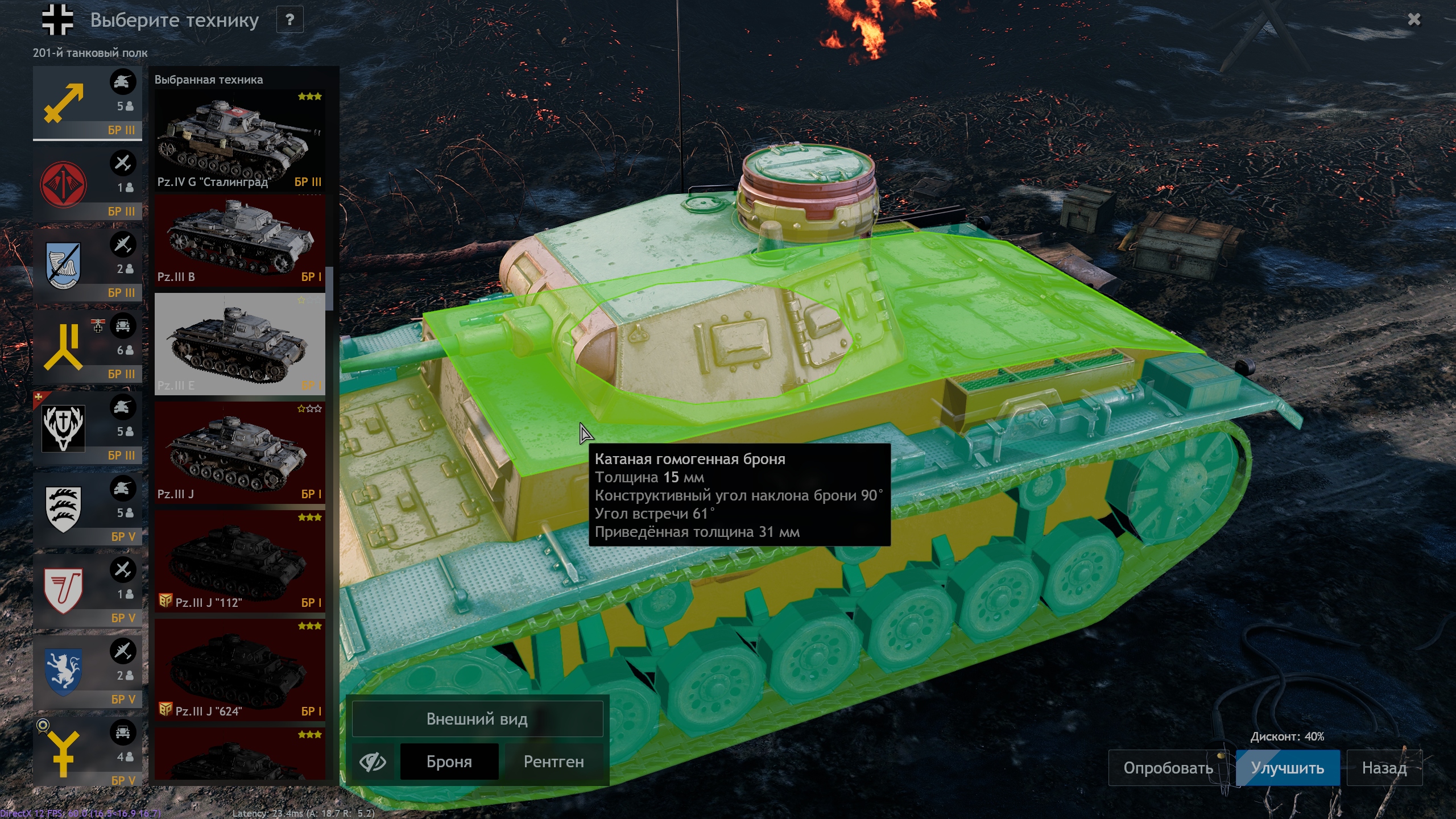Click the Опробовать test drive button
Viewport: 1456px width, 819px height.
[x=1168, y=768]
